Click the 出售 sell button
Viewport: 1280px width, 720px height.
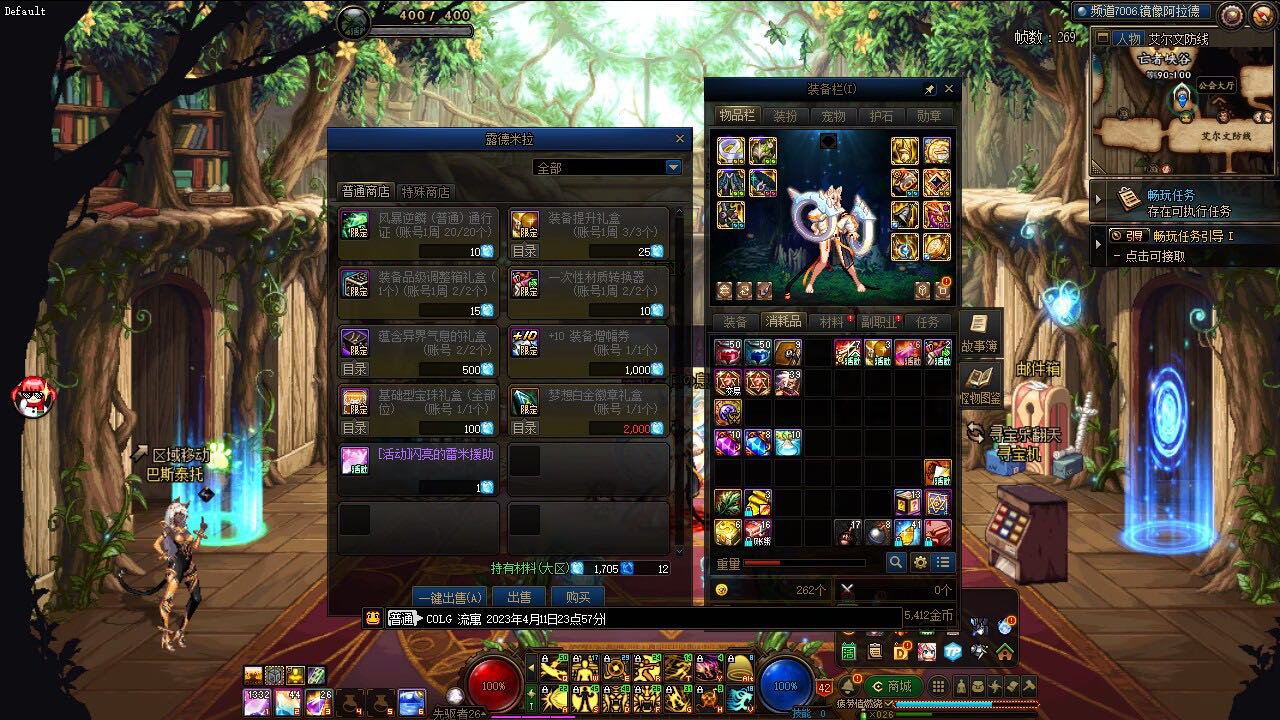click(519, 597)
